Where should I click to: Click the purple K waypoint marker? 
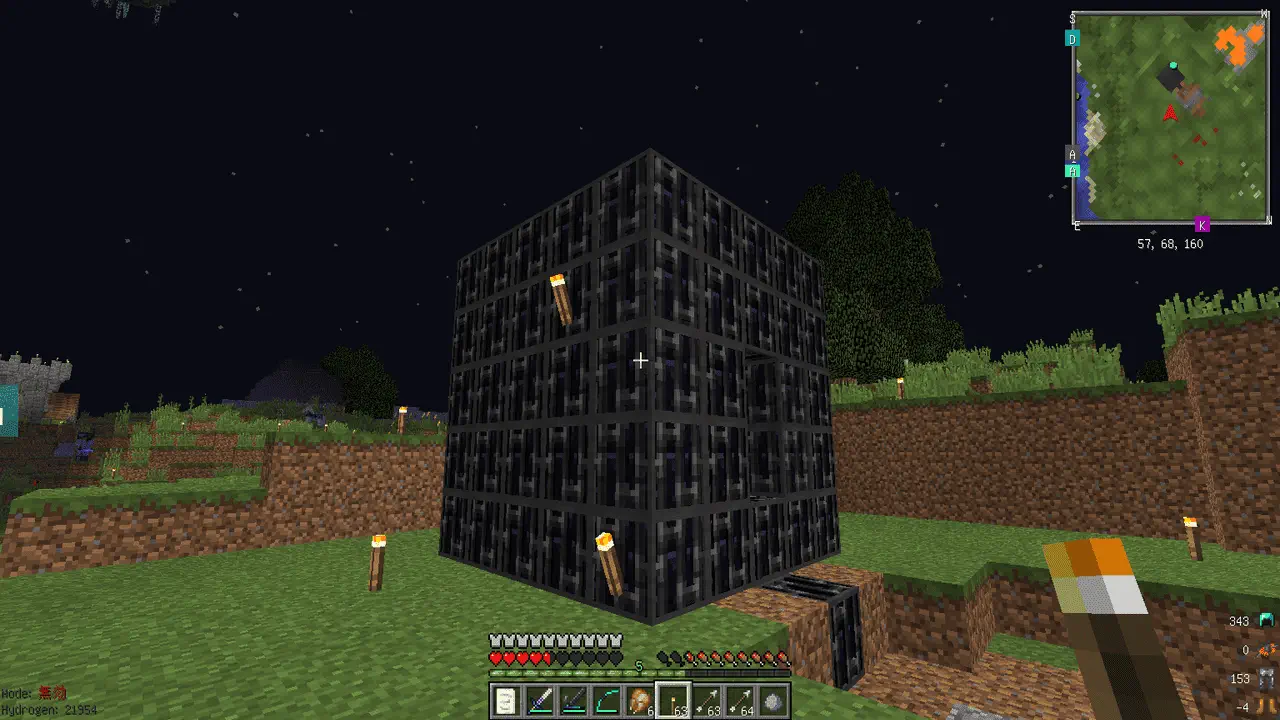pos(1202,224)
